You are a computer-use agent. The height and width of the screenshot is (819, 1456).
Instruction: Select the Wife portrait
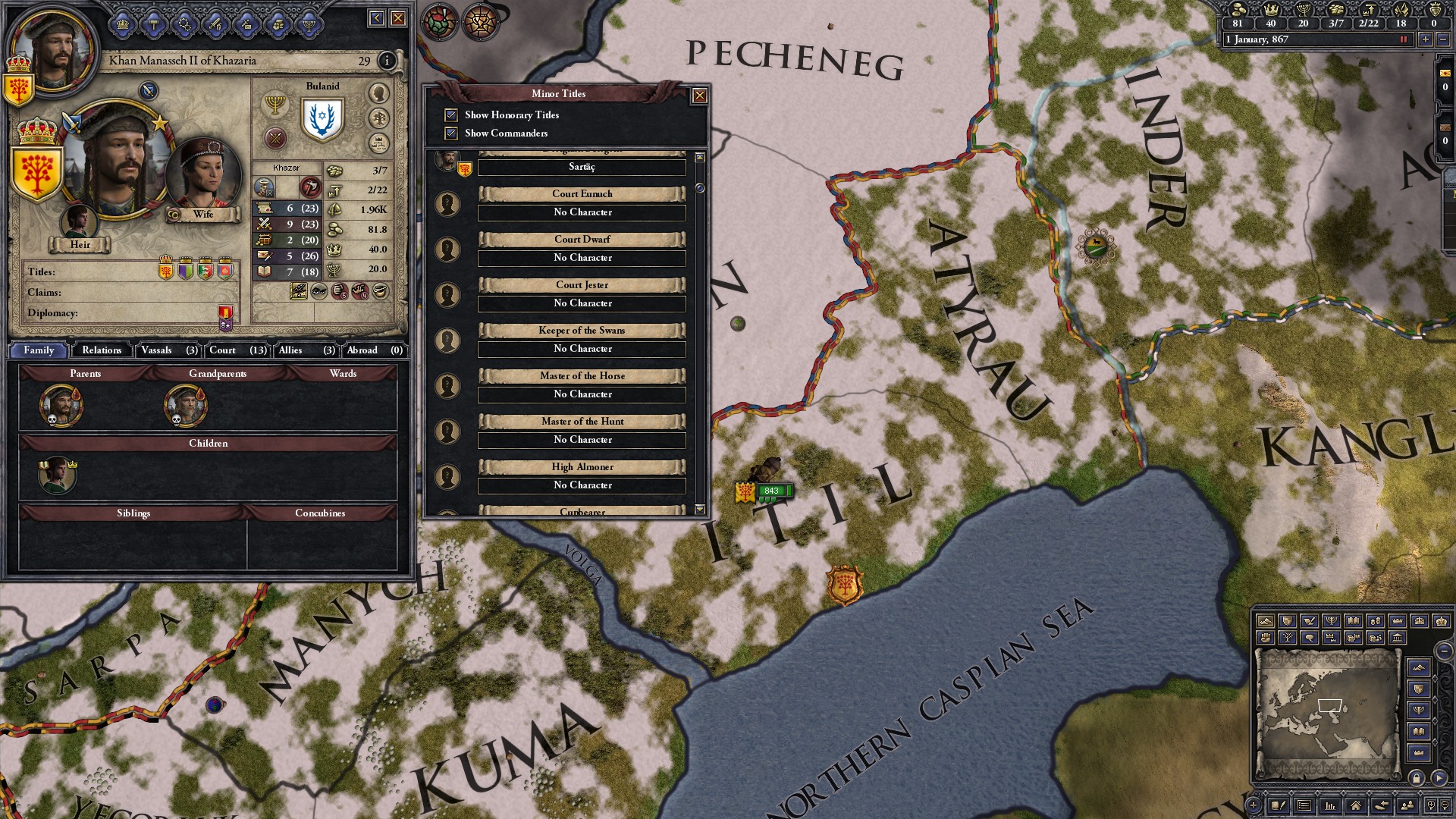tap(203, 176)
